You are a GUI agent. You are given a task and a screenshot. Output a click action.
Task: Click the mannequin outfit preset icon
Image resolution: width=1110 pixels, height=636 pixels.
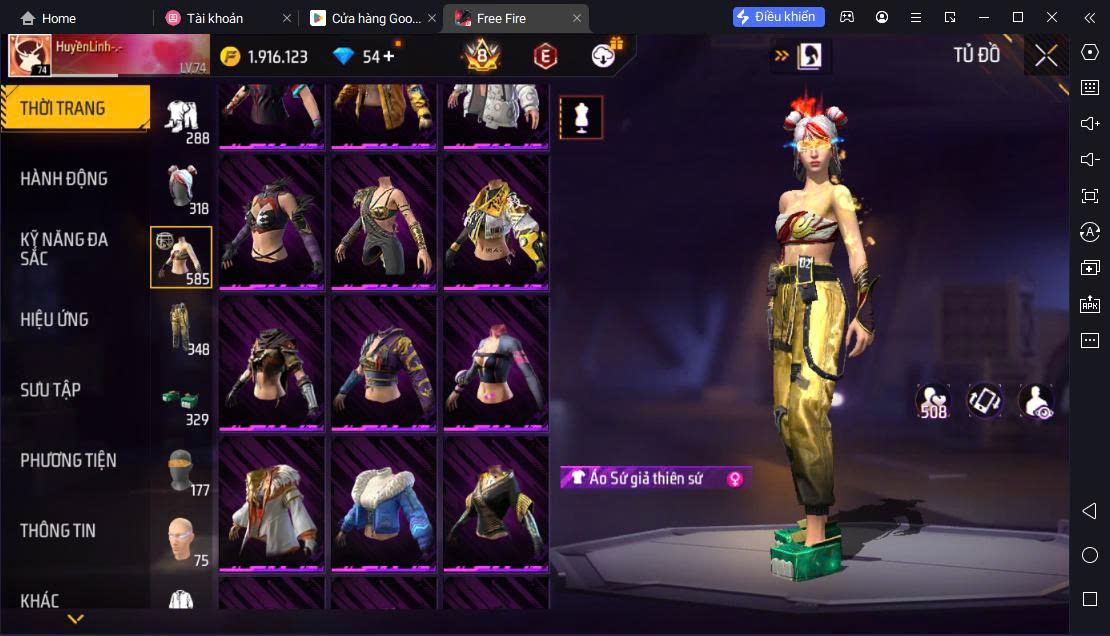[x=581, y=117]
